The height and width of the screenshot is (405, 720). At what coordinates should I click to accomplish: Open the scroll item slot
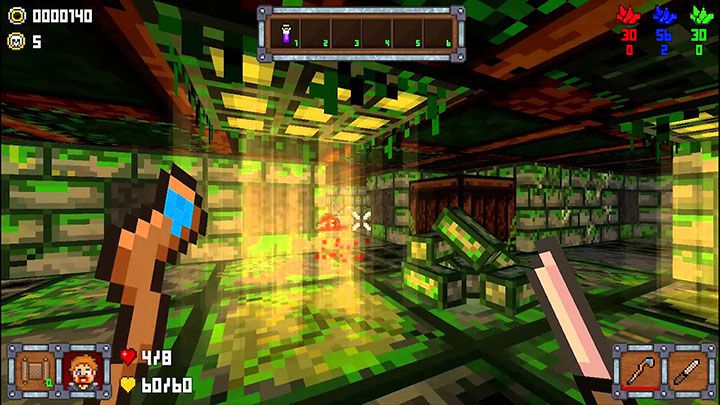(32, 370)
